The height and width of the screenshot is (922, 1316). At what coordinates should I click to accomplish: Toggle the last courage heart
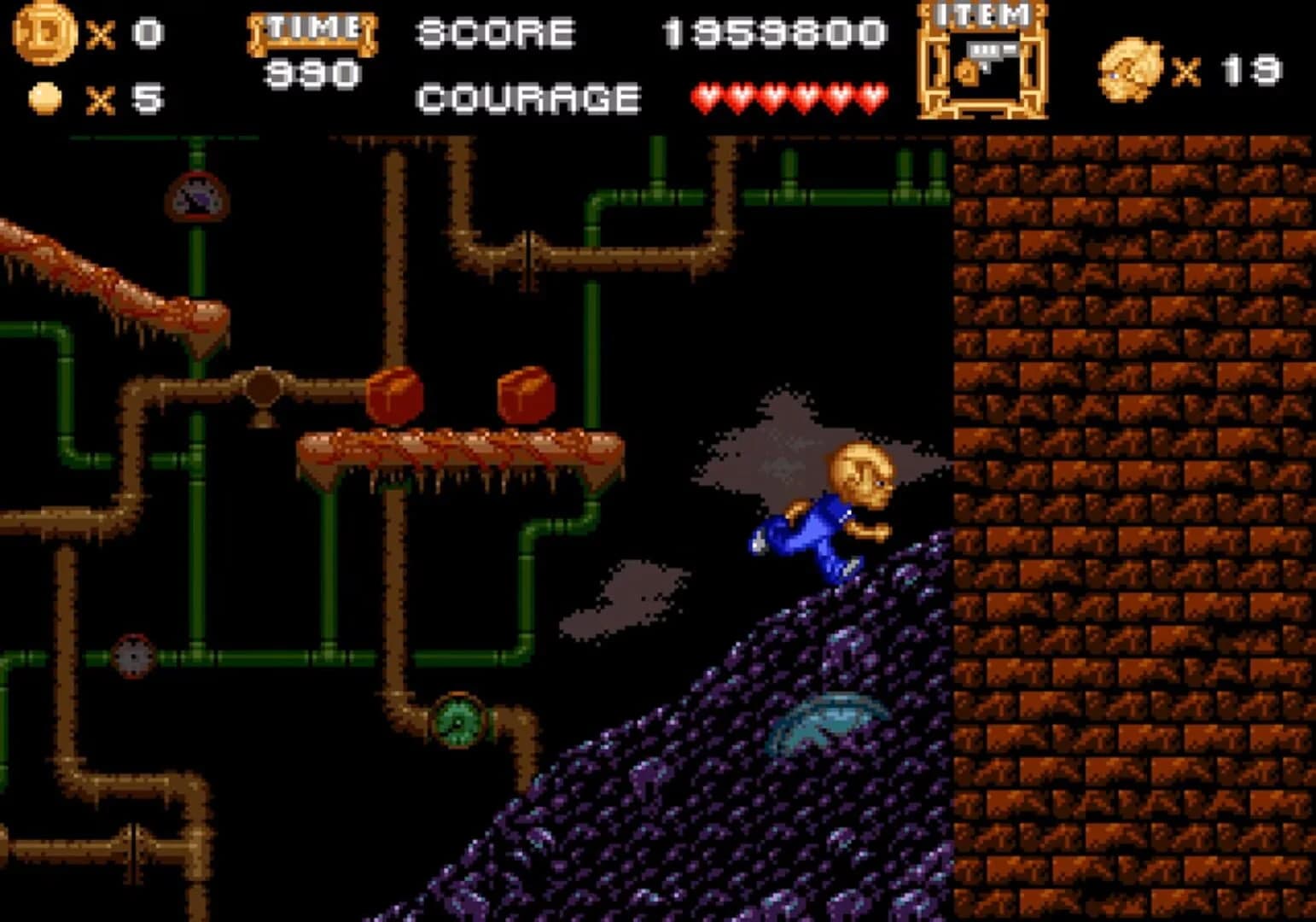[x=872, y=96]
